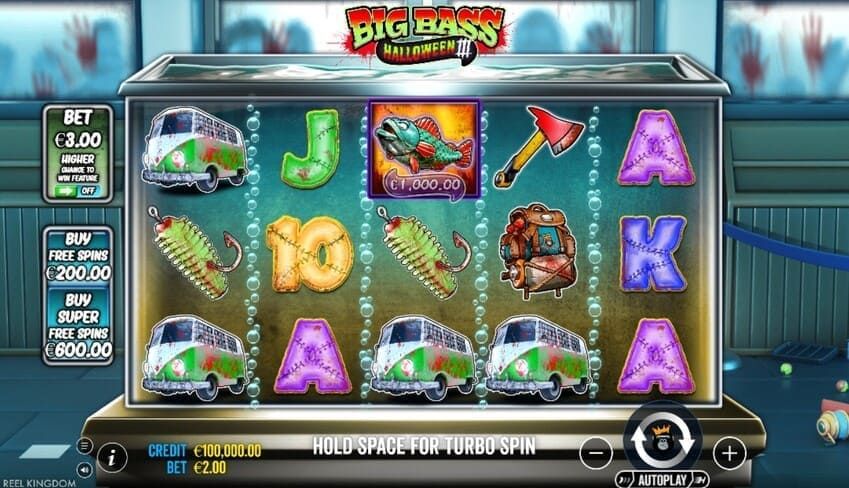Increase the bet with the plus button
Image resolution: width=849 pixels, height=488 pixels.
tap(729, 453)
